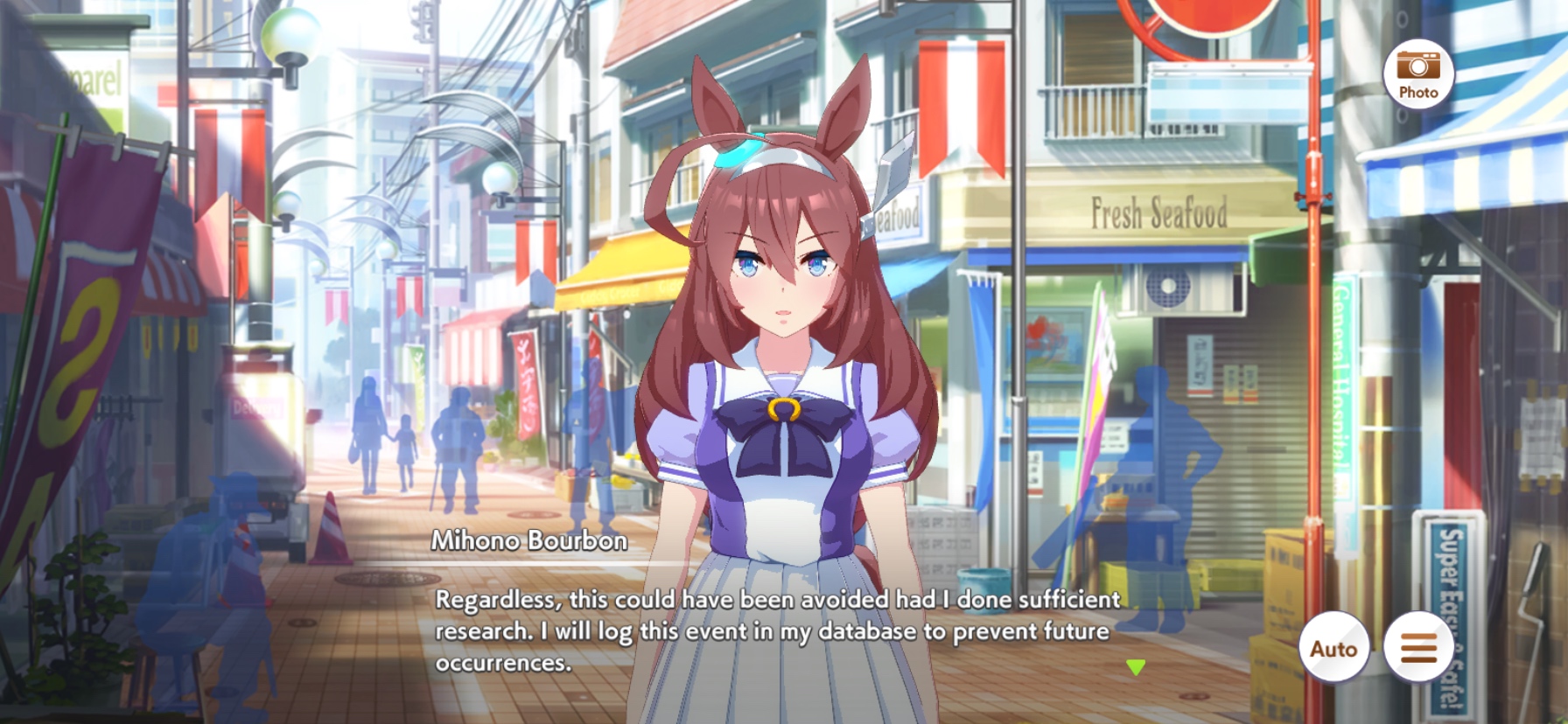Open the hamburger menu button
Image resolution: width=1568 pixels, height=724 pixels.
[1418, 648]
